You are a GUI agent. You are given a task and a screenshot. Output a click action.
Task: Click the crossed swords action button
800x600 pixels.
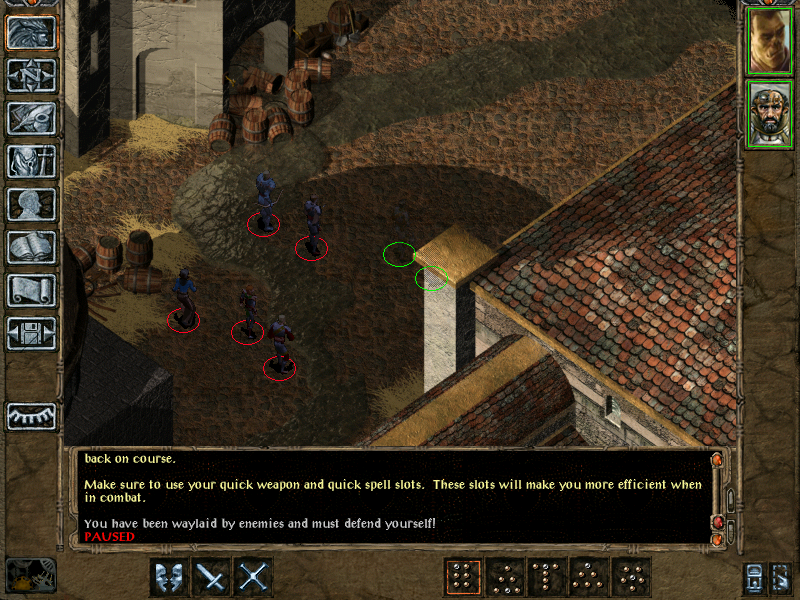pos(253,577)
